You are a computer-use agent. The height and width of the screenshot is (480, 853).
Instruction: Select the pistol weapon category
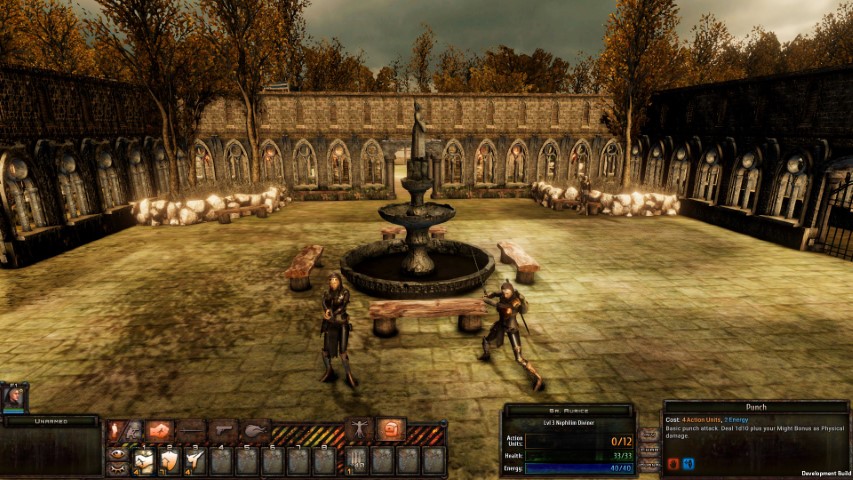(x=224, y=430)
